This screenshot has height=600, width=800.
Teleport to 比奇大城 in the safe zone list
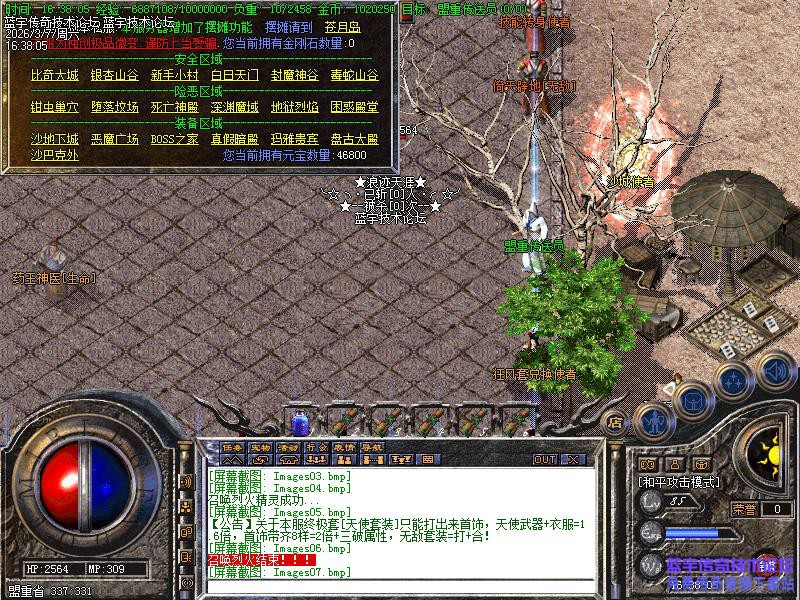click(x=54, y=75)
